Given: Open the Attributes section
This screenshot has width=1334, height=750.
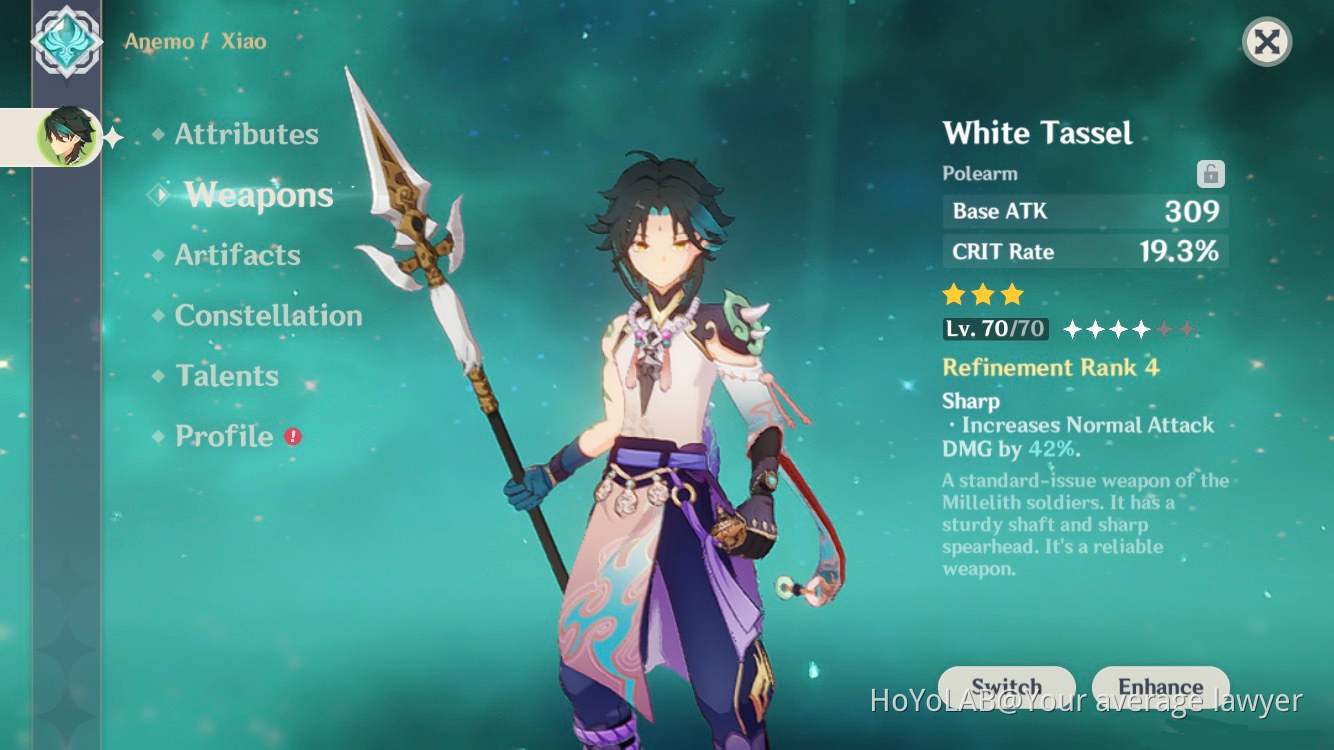Looking at the screenshot, I should coord(246,134).
